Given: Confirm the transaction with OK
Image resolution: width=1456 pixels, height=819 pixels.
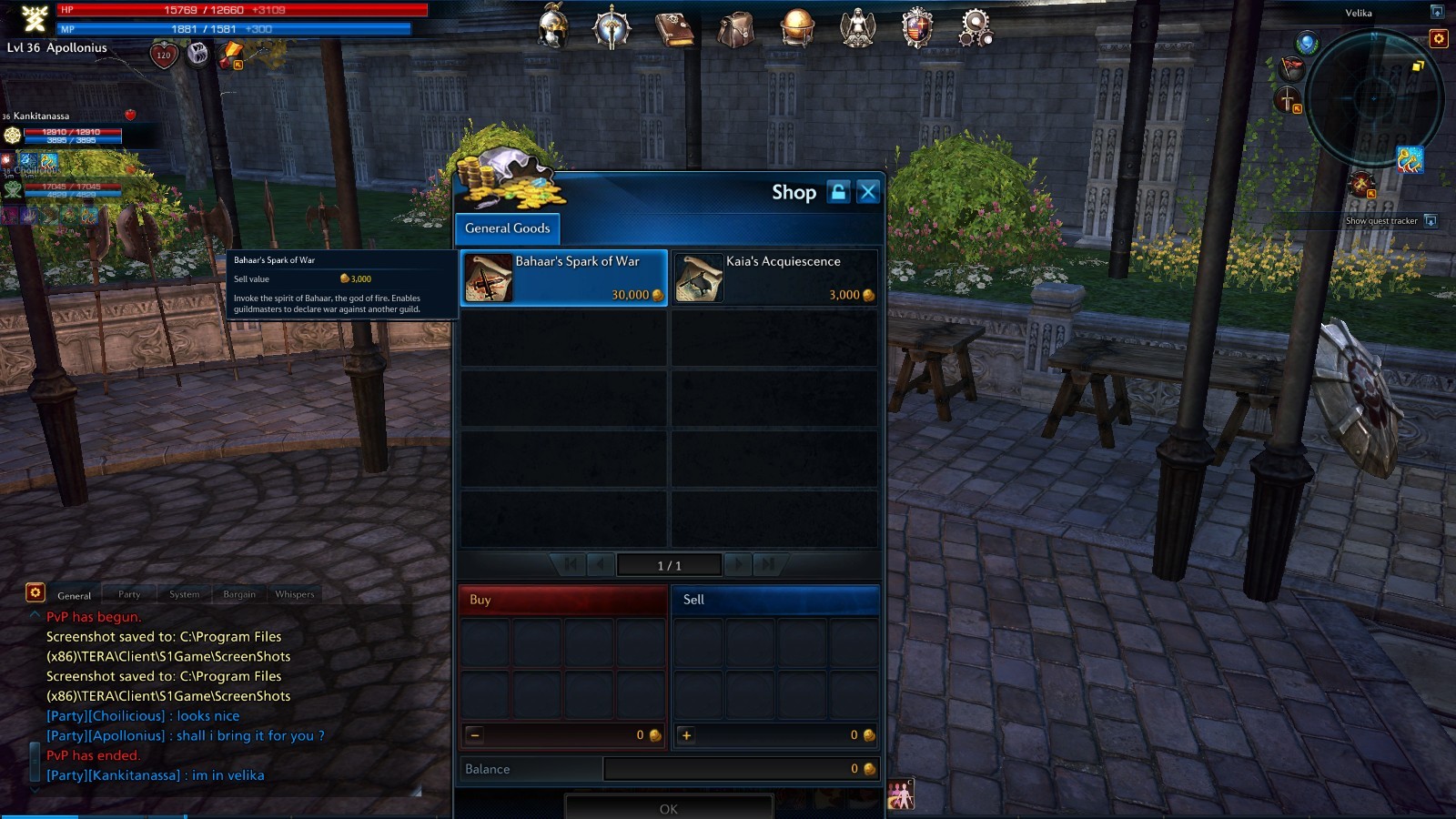Looking at the screenshot, I should (x=669, y=808).
